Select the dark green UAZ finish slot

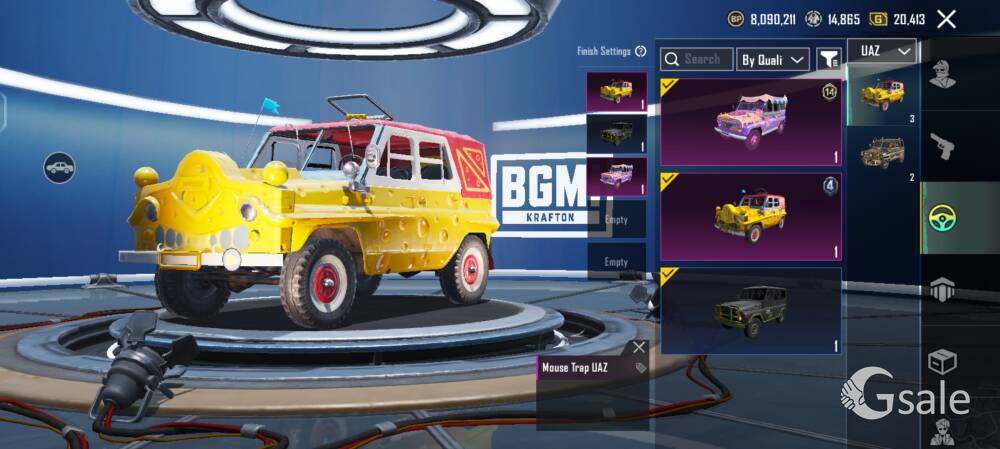(x=616, y=133)
